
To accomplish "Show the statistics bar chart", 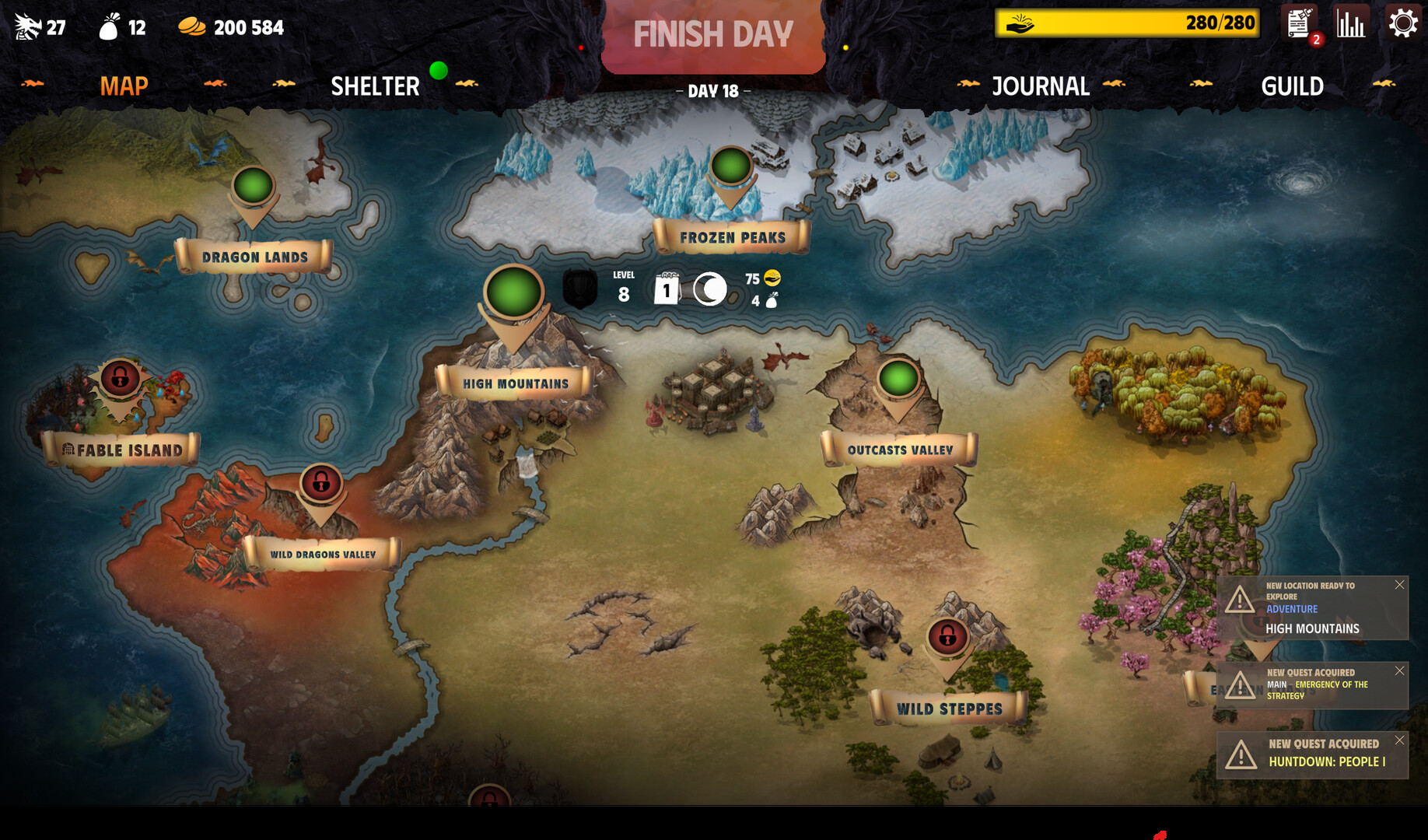I will pyautogui.click(x=1351, y=23).
